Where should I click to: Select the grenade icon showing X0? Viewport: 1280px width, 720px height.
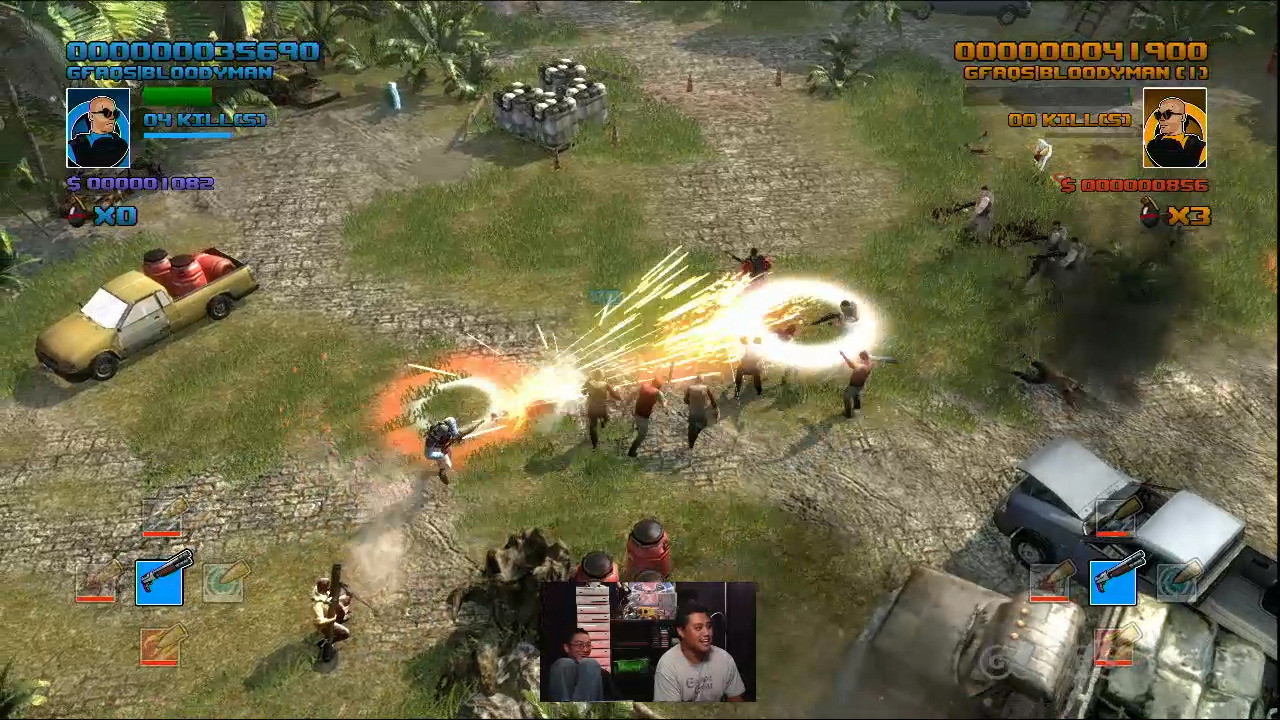coord(76,213)
